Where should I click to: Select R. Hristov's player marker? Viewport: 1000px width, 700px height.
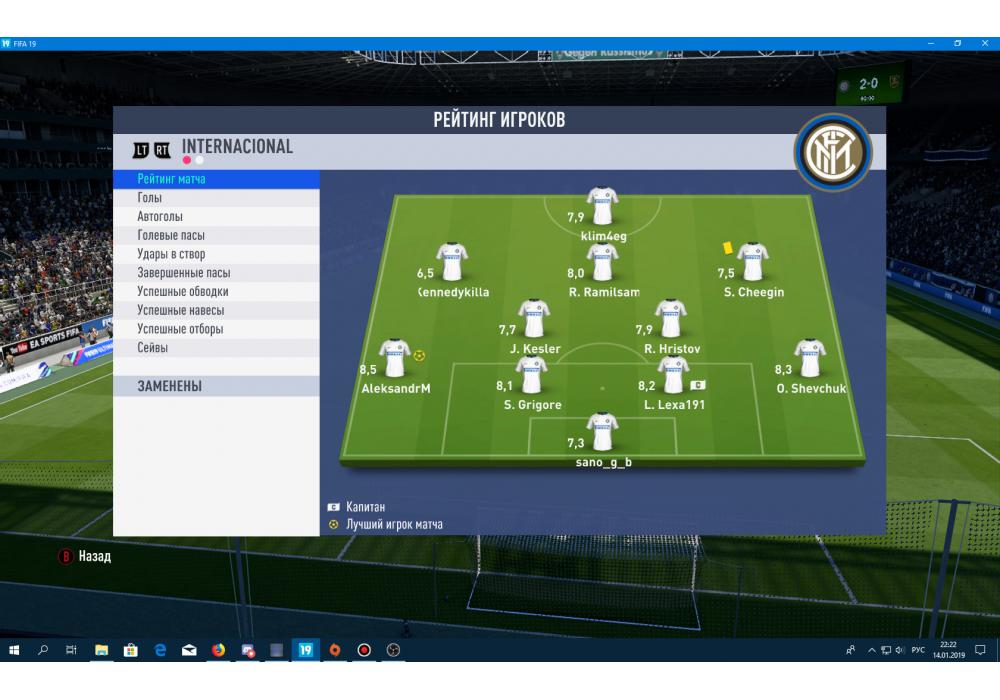click(671, 319)
